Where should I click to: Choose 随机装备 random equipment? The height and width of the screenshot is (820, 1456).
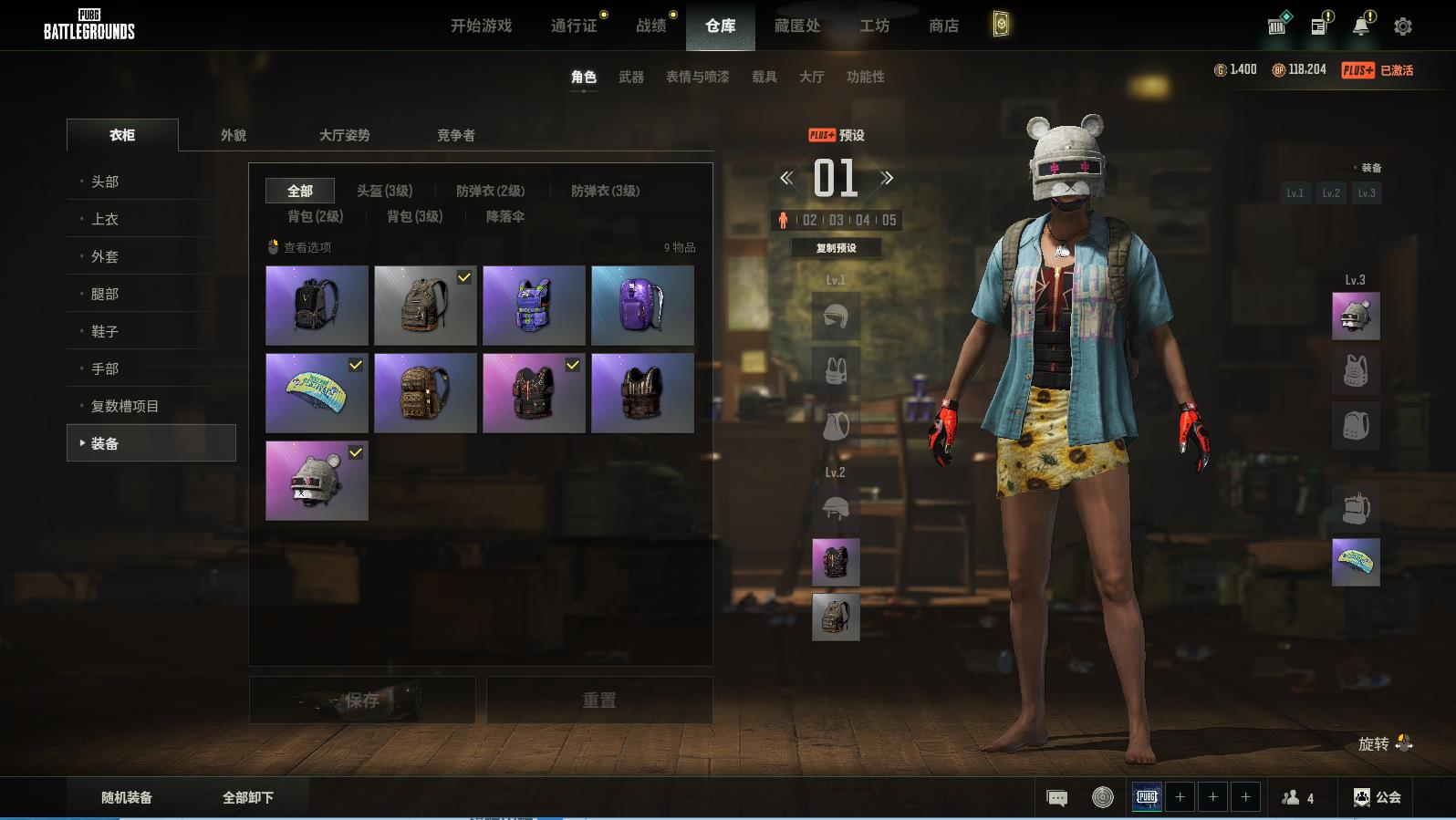pyautogui.click(x=127, y=797)
